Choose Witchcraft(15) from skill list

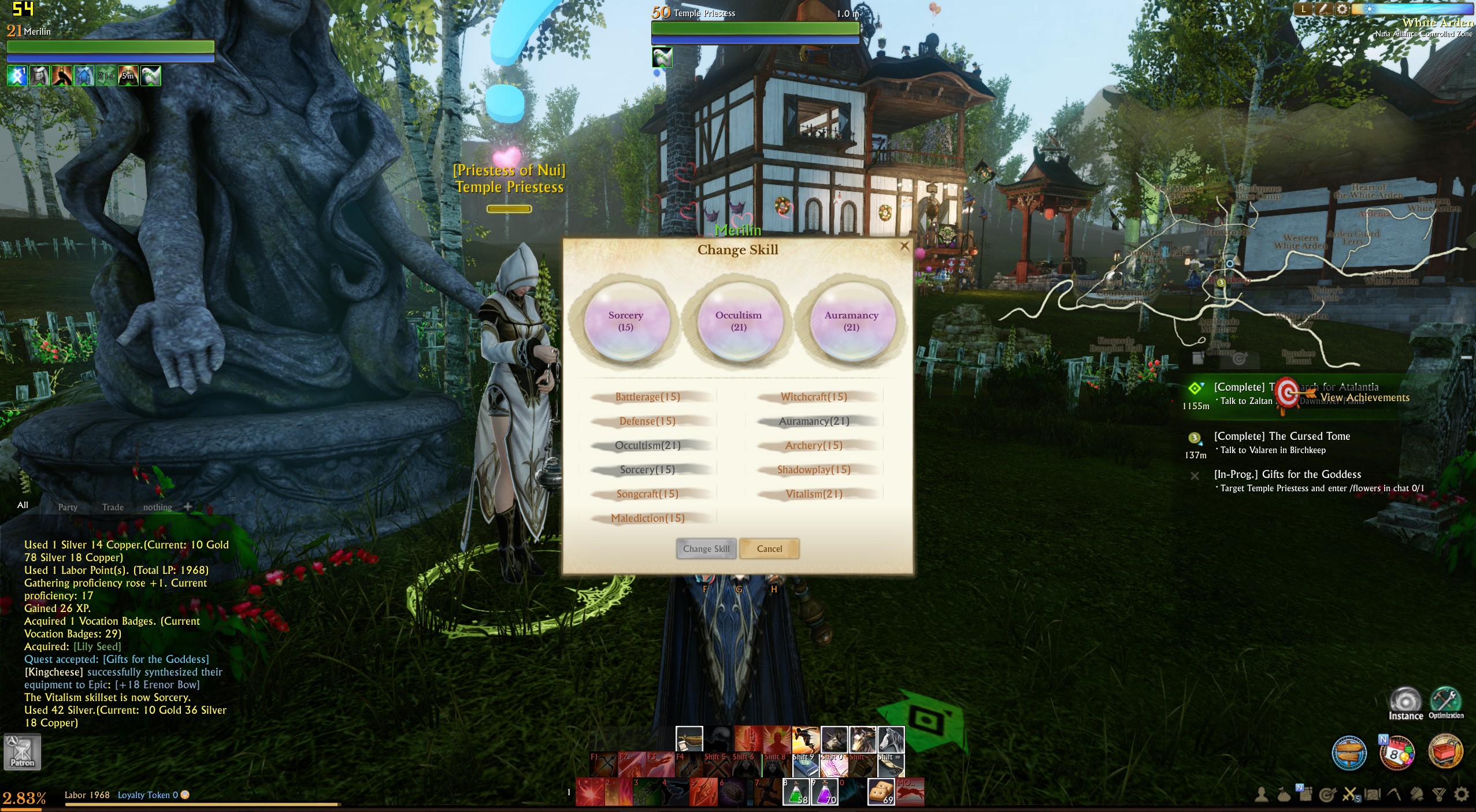[814, 397]
